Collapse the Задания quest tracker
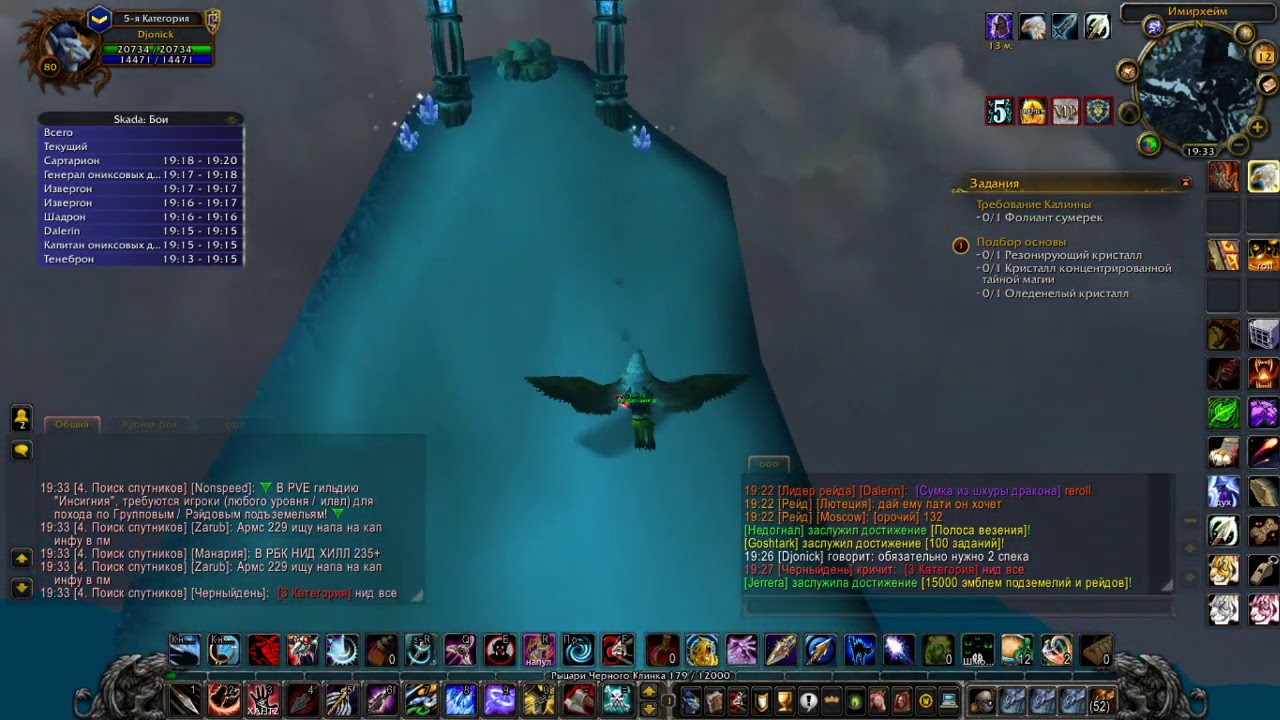This screenshot has width=1280, height=720. coord(1186,183)
